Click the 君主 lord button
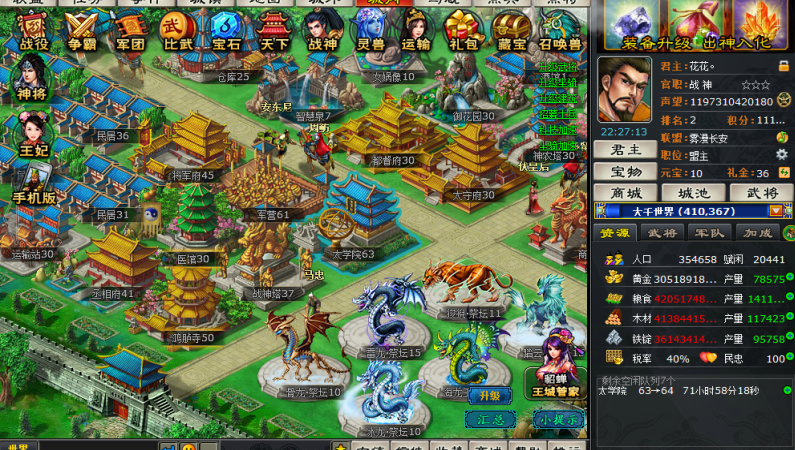This screenshot has height=450, width=795. [x=626, y=149]
